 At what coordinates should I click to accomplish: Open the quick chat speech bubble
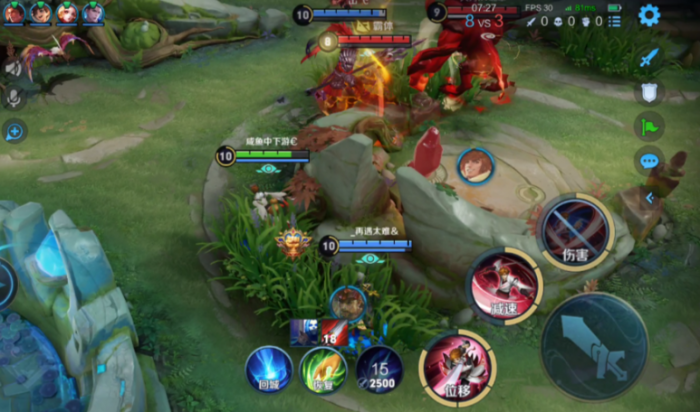(649, 160)
